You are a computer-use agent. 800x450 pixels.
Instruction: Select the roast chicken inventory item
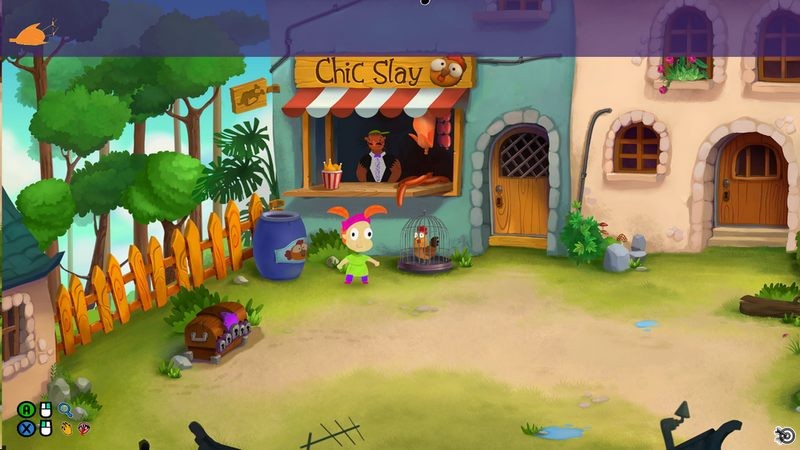click(x=27, y=33)
